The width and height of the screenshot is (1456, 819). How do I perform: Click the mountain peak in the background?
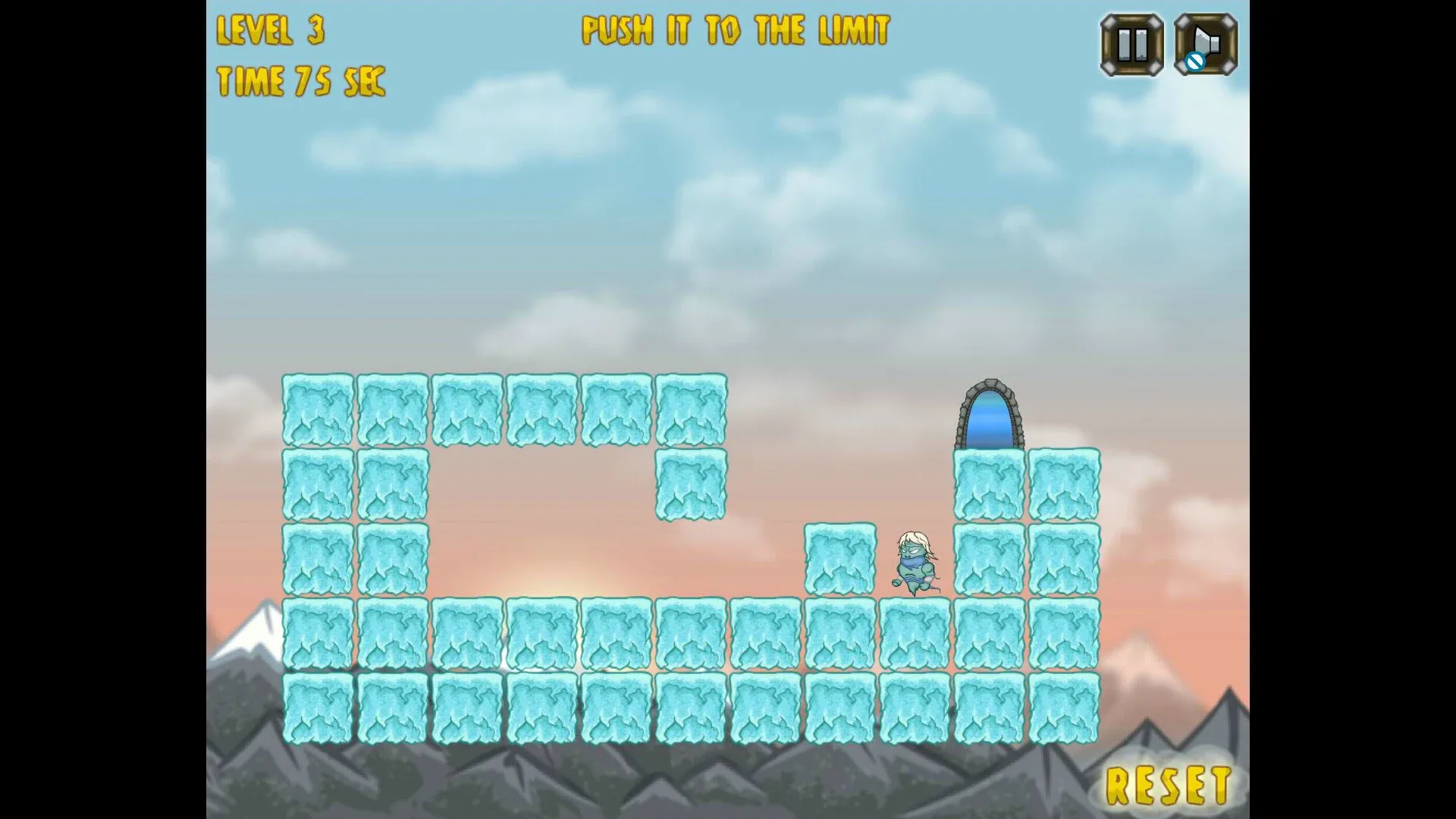263,622
